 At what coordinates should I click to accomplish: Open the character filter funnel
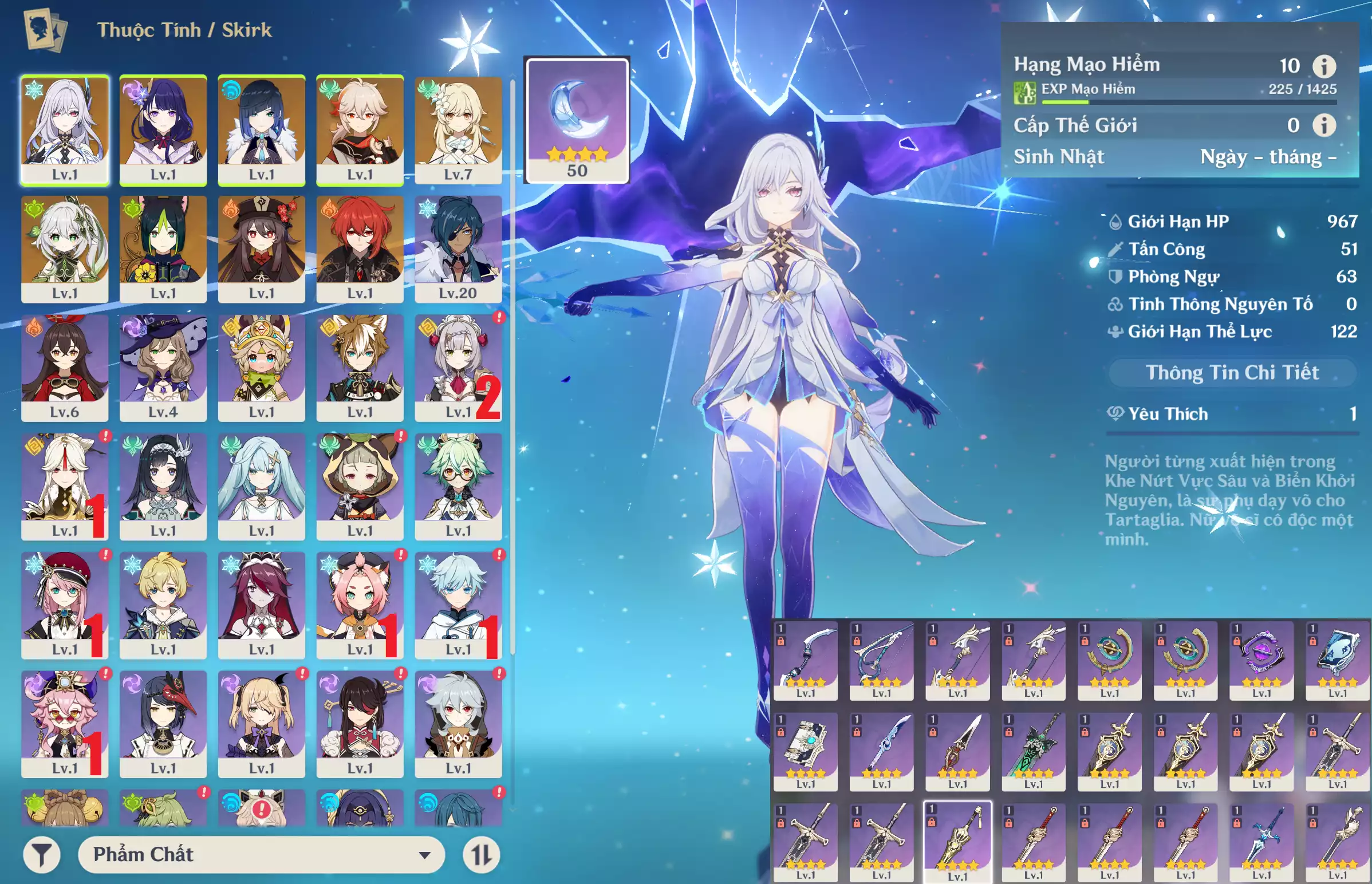coord(42,855)
